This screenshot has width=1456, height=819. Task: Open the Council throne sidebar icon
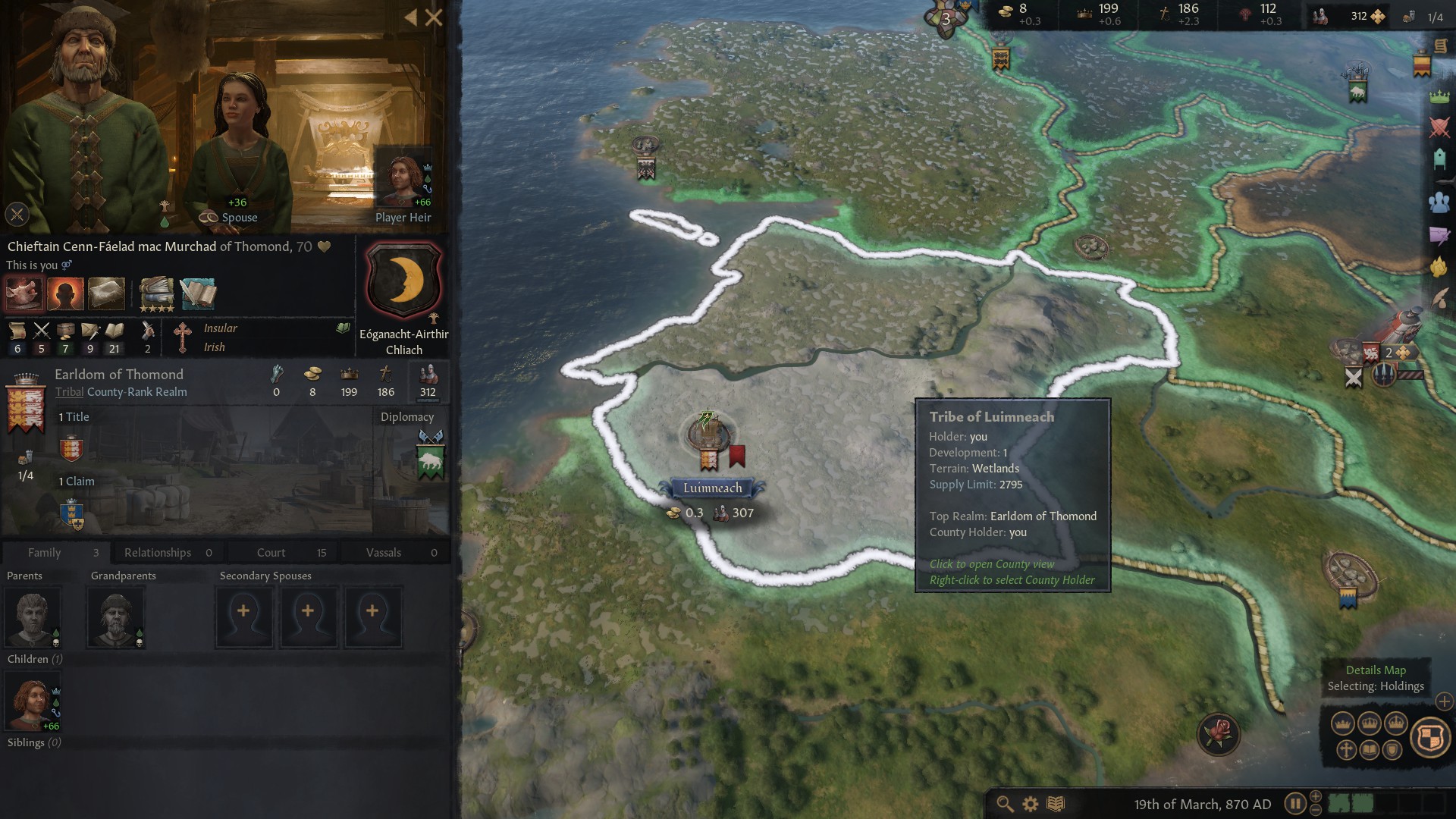click(x=1439, y=158)
